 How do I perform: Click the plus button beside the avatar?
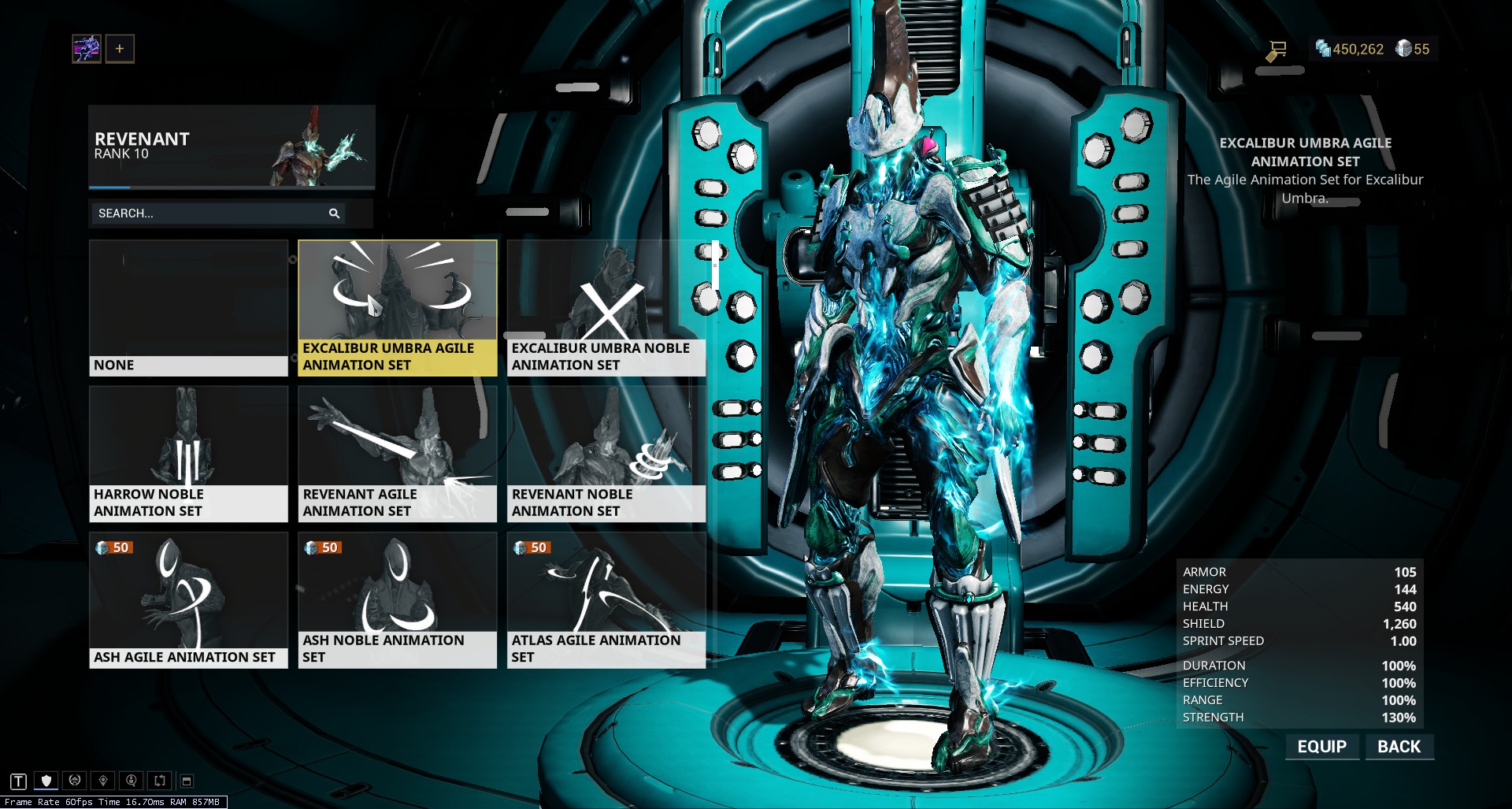coord(120,49)
